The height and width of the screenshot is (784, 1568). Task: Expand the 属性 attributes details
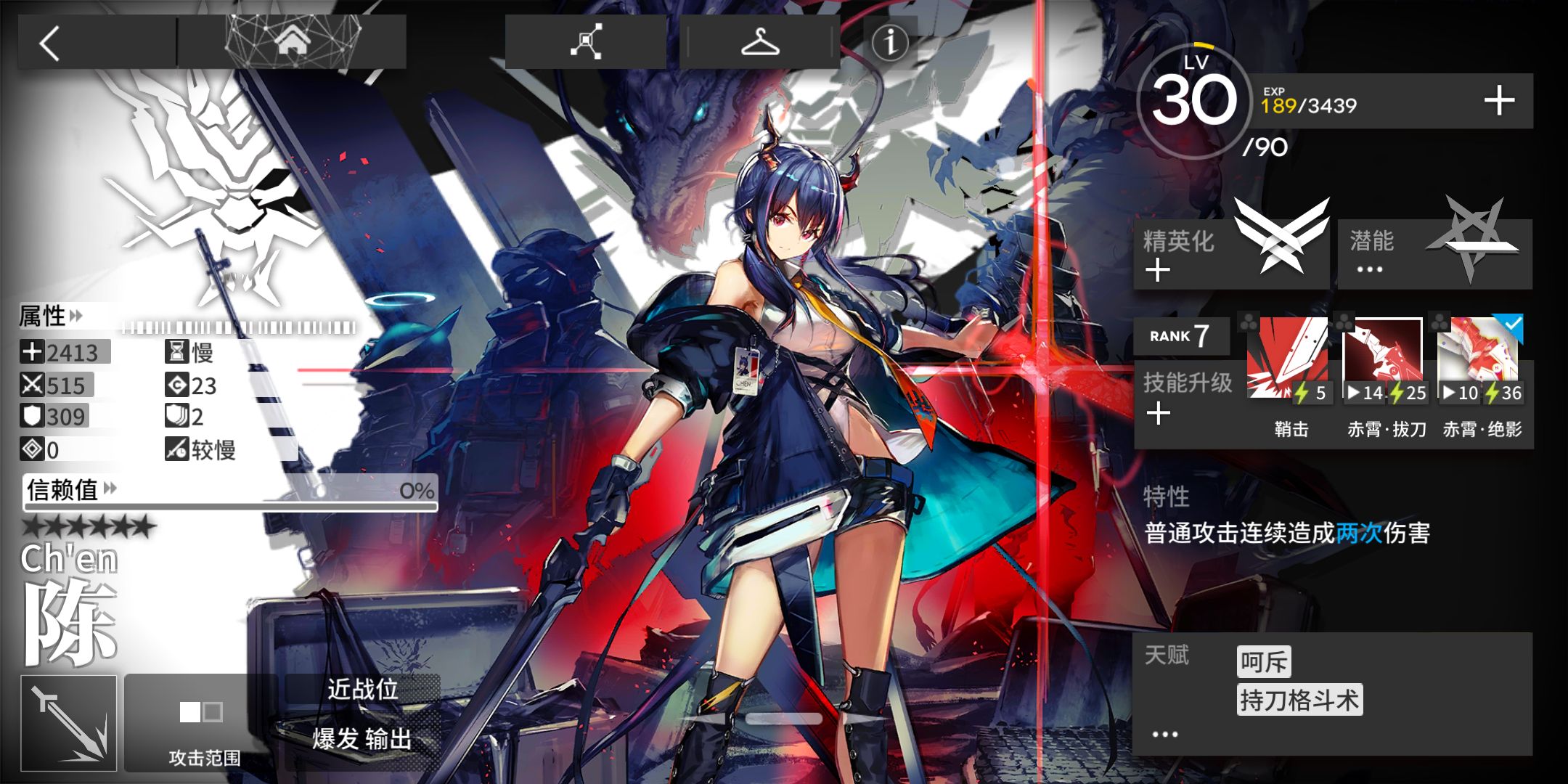(51, 317)
